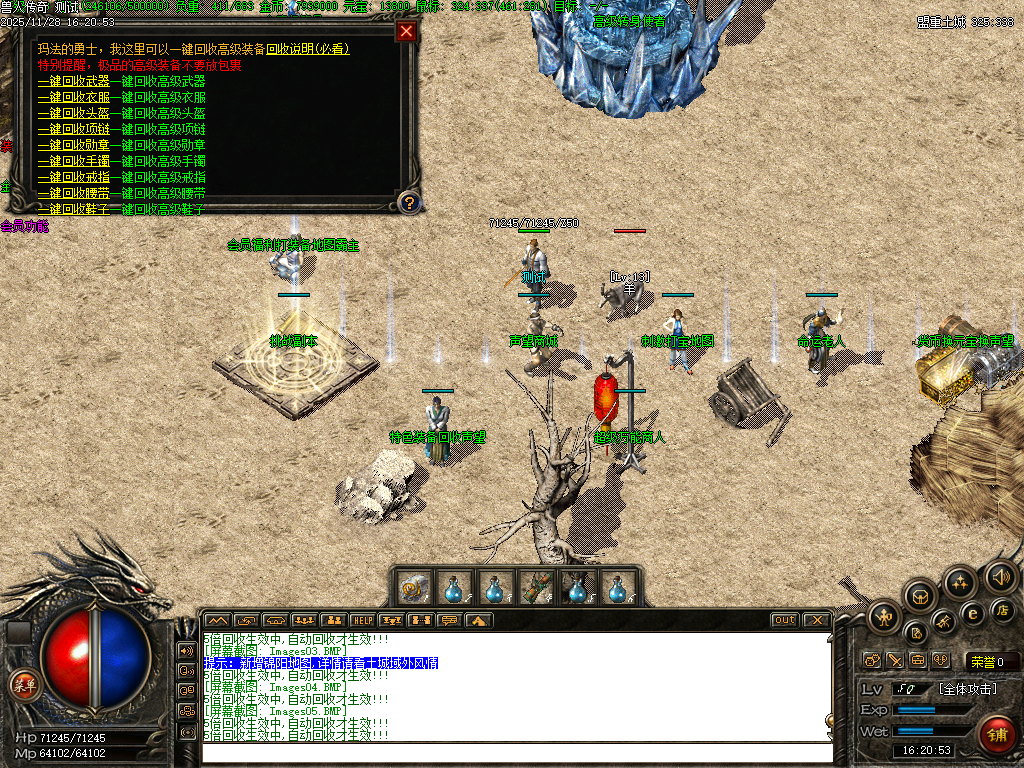Image resolution: width=1024 pixels, height=768 pixels.
Task: Choose the 一键回收戒指 ring recycle link
Action: tap(73, 177)
